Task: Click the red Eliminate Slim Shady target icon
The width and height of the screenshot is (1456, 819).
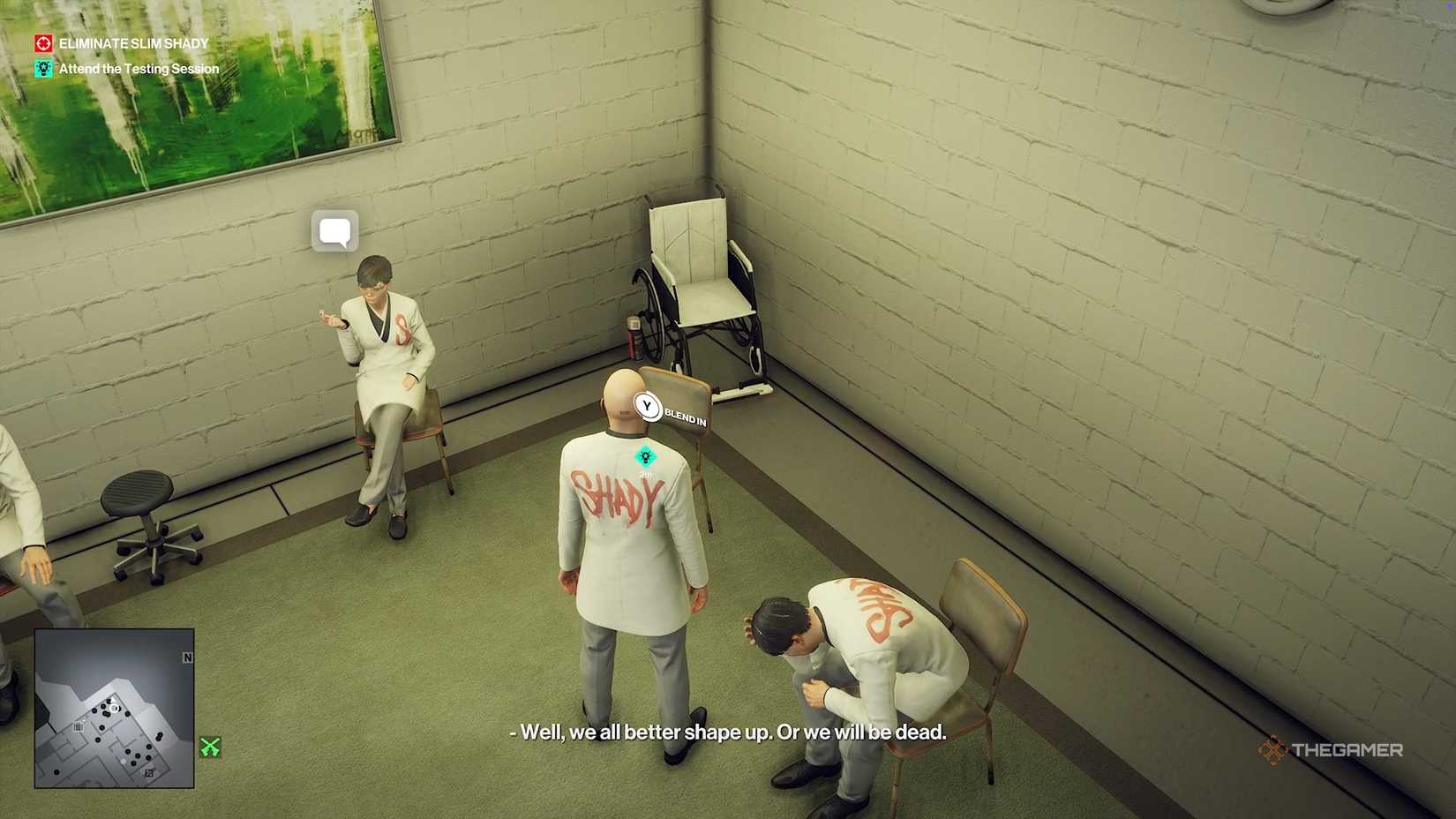Action: coord(41,42)
